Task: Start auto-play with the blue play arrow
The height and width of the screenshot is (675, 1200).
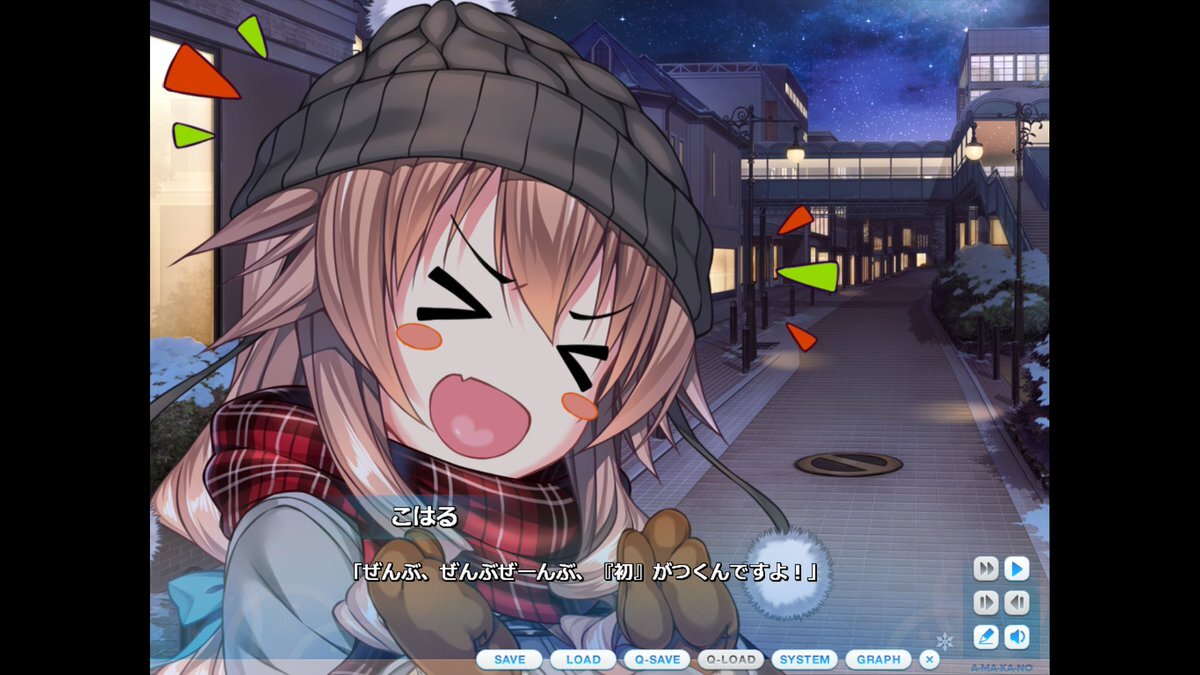Action: tap(1017, 569)
